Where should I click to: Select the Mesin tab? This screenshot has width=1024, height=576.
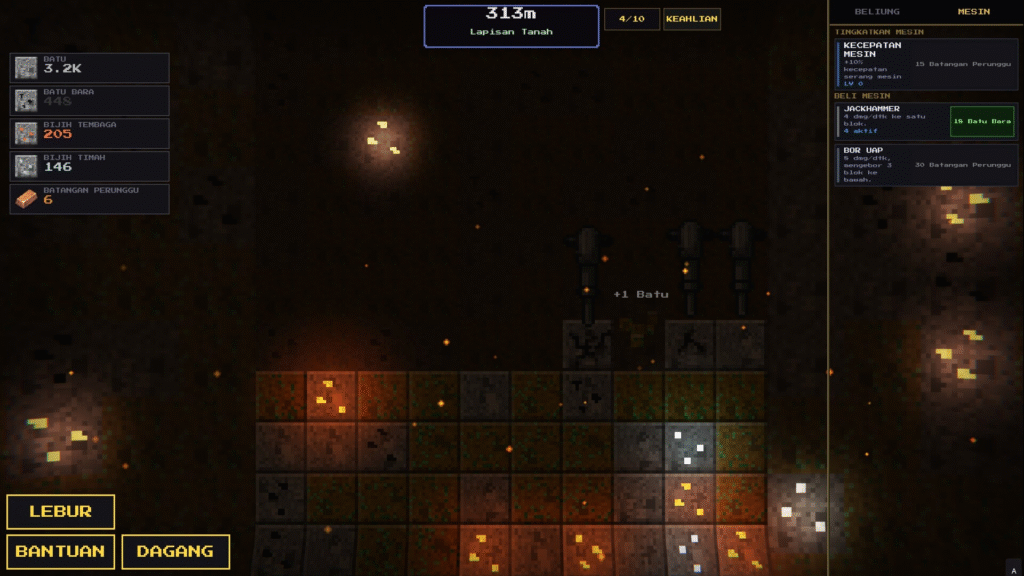point(973,12)
